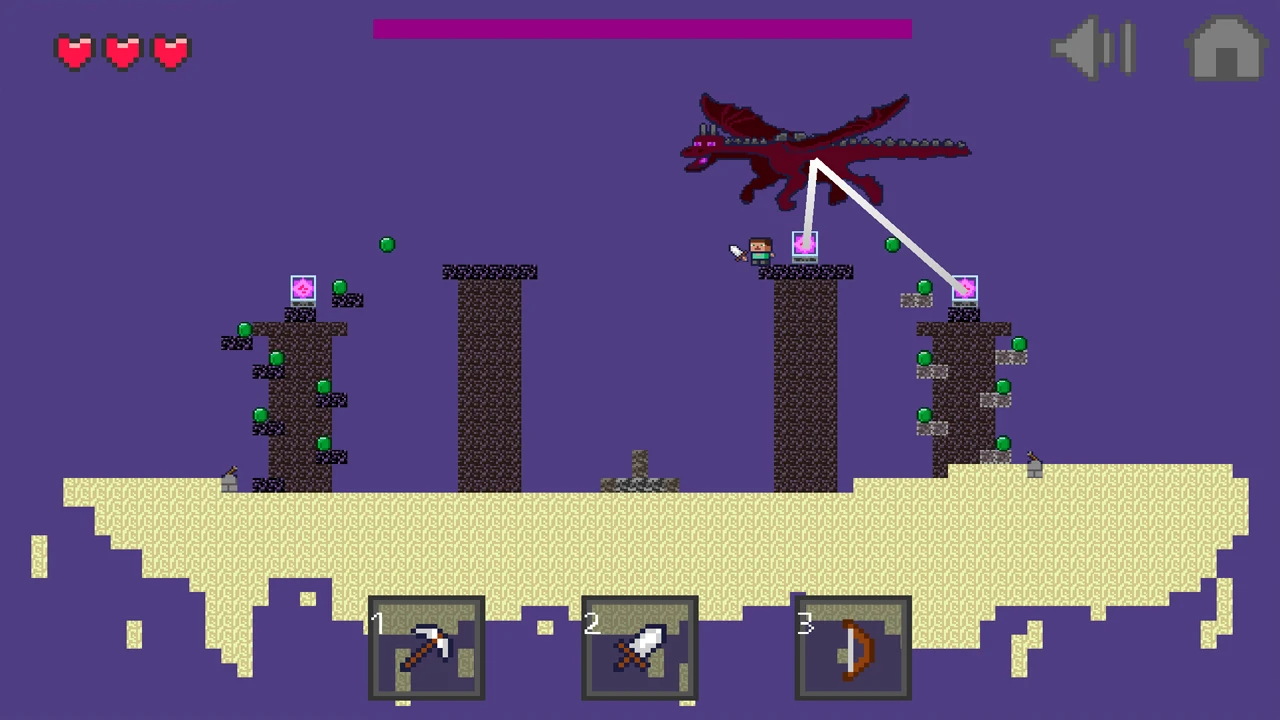Open the home menu via the house icon

pyautogui.click(x=1225, y=48)
